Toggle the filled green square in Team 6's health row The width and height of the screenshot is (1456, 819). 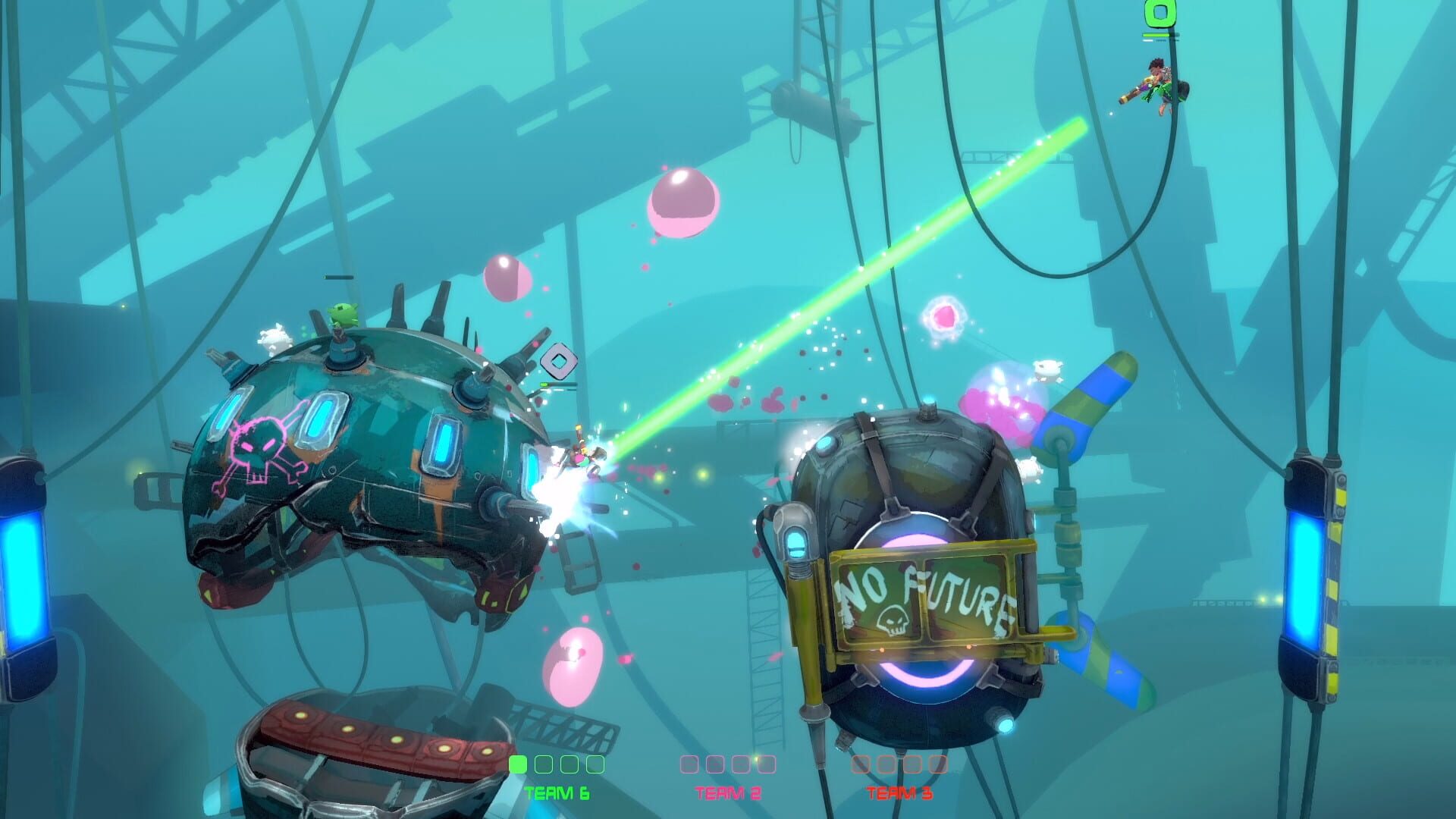tap(517, 764)
